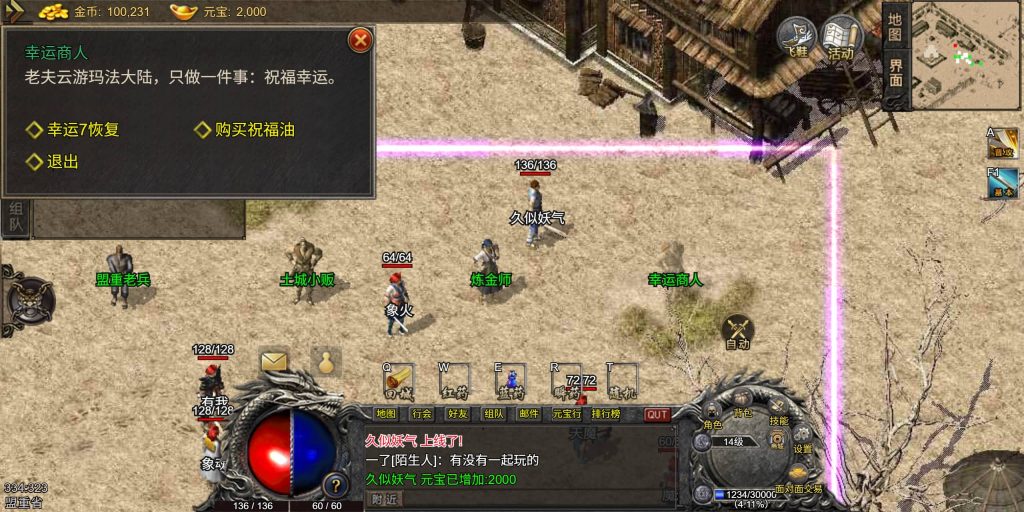The width and height of the screenshot is (1024, 512).
Task: Open the 飞鞋 flying shoes icon
Action: [797, 40]
